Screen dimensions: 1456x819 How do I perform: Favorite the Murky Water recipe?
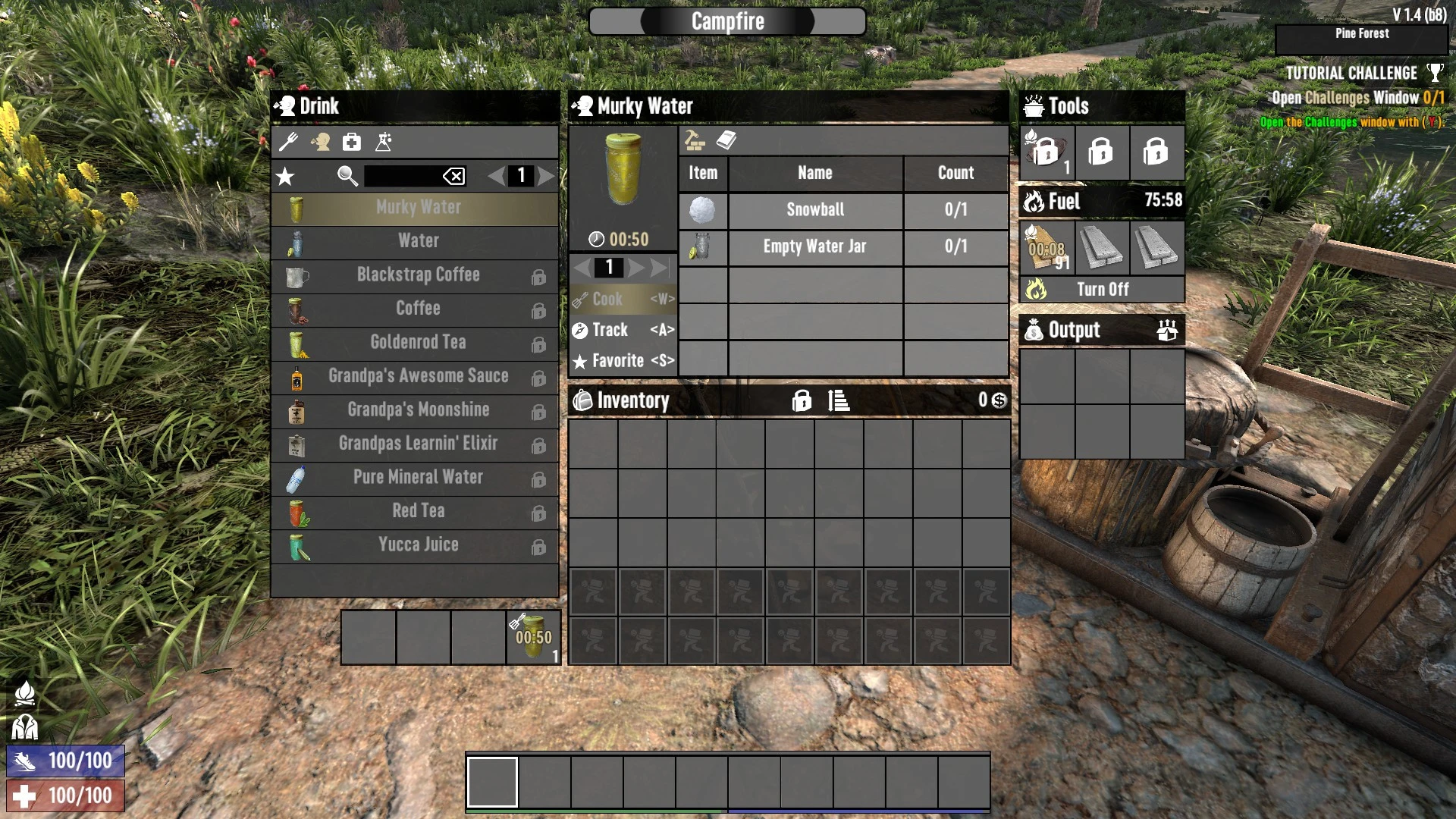pos(623,361)
